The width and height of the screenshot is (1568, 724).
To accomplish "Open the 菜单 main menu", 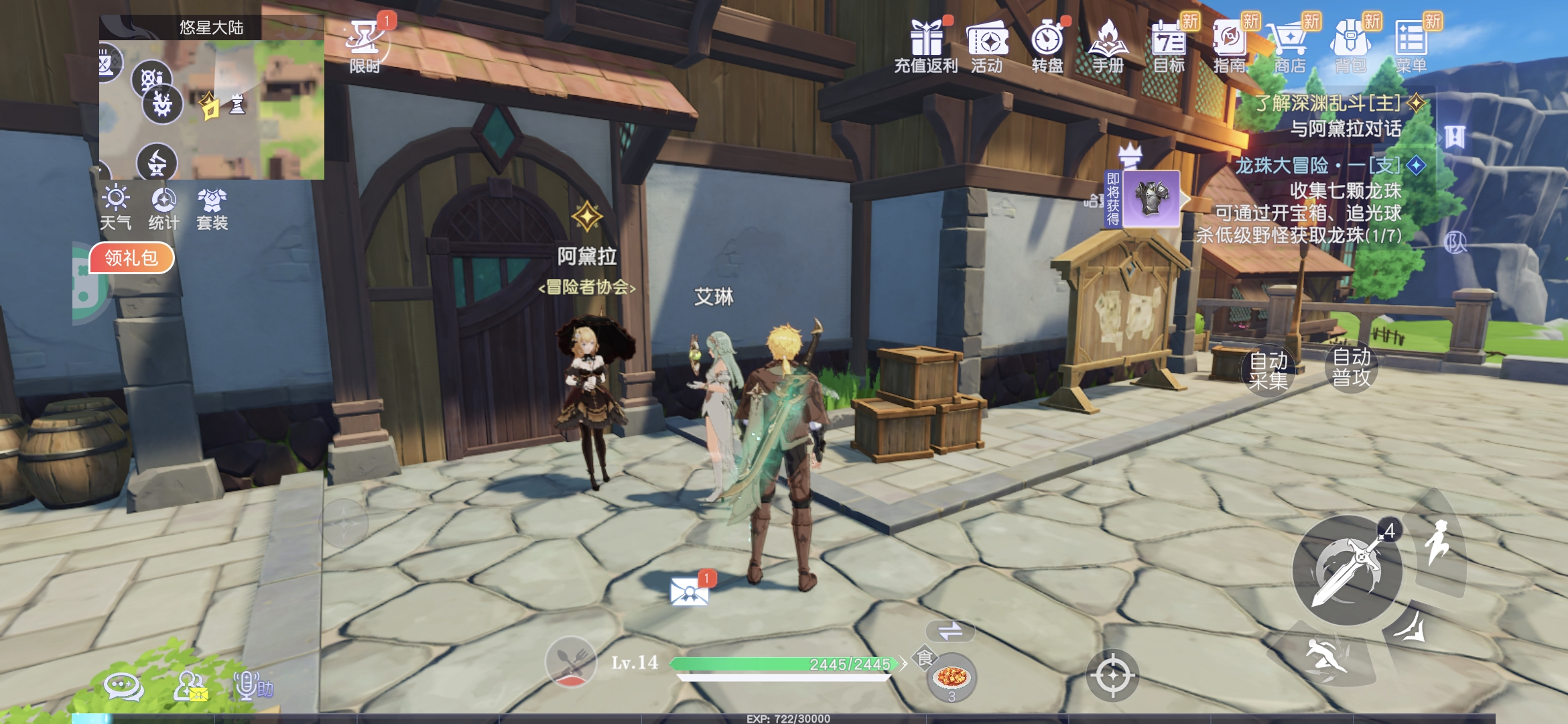I will pyautogui.click(x=1411, y=44).
